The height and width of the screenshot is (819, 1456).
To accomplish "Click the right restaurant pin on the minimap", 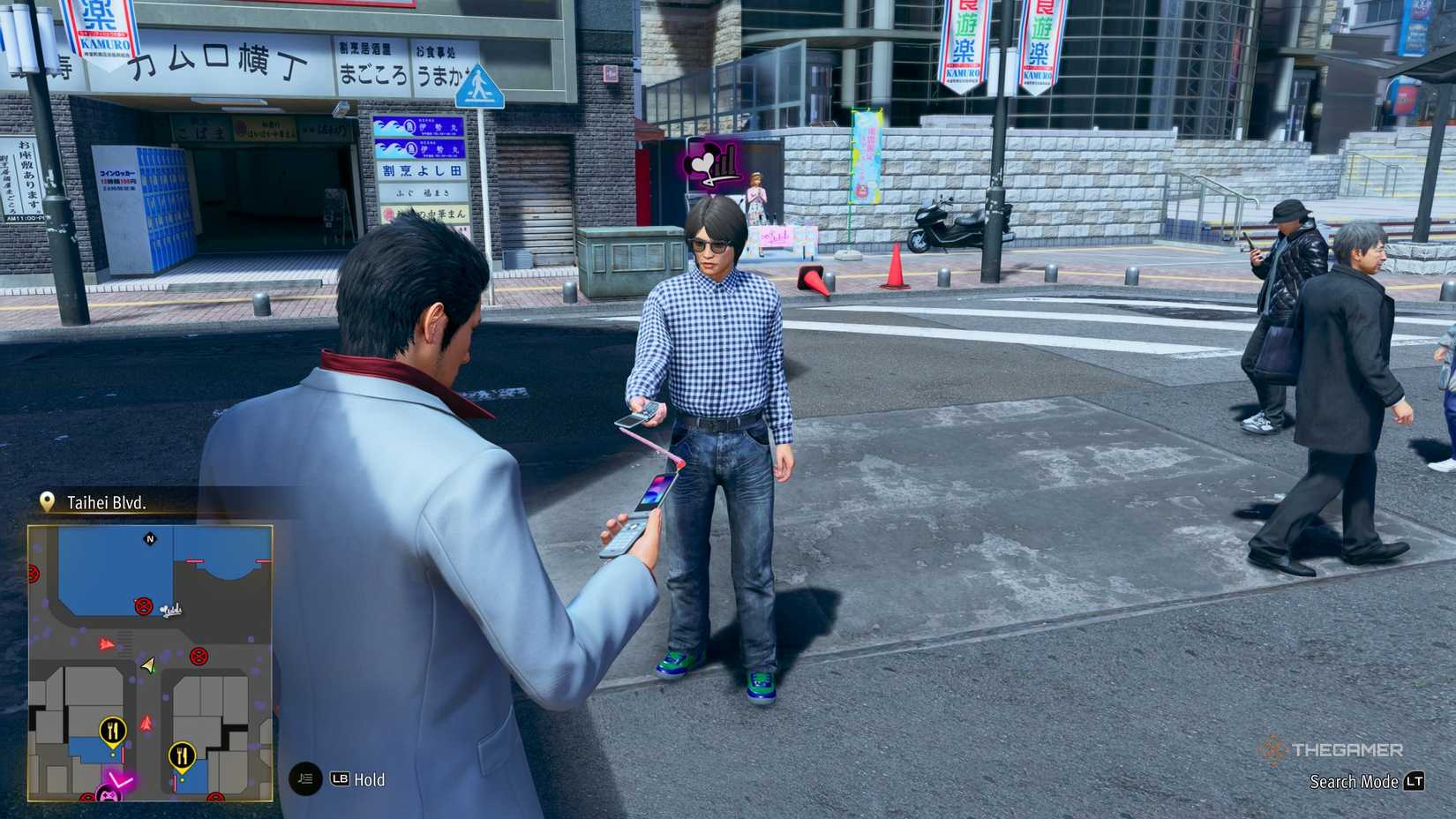I will [183, 755].
